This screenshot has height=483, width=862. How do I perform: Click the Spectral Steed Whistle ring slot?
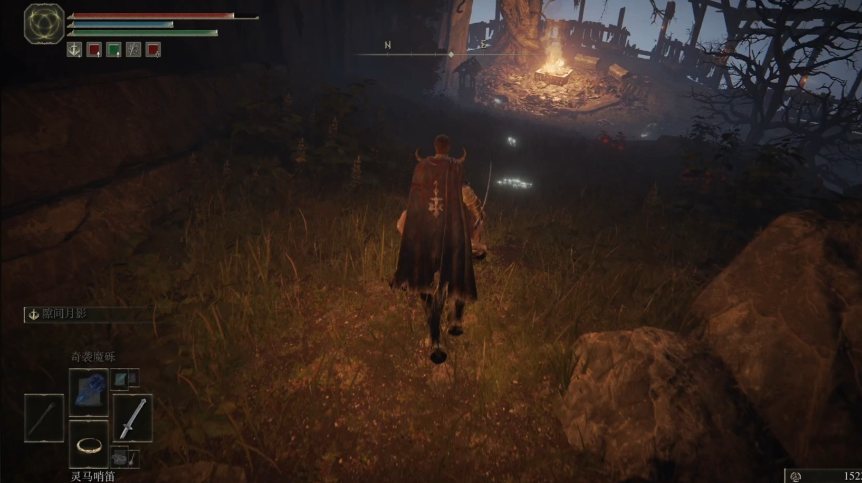tap(88, 443)
